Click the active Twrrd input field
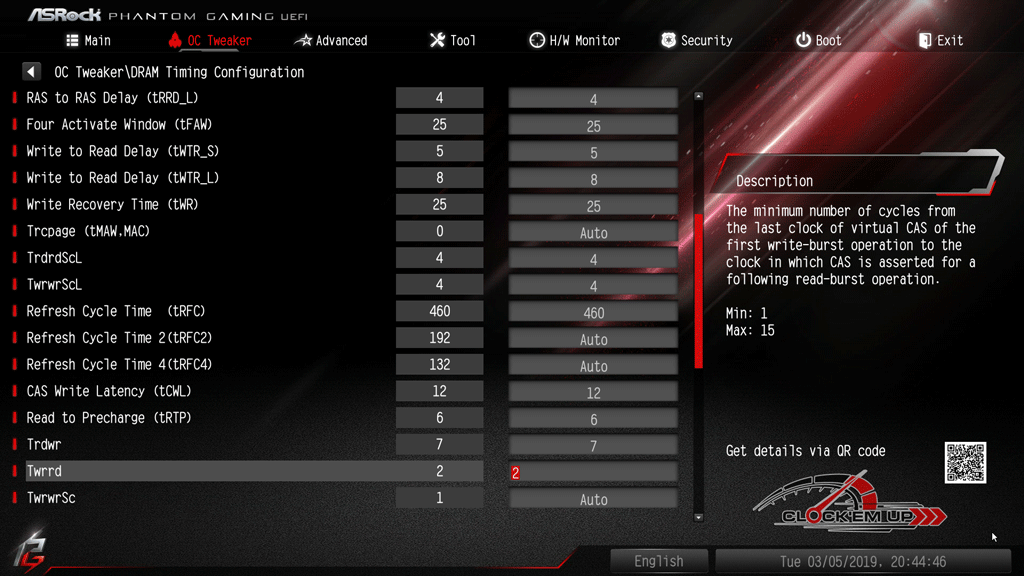This screenshot has height=576, width=1024. pyautogui.click(x=593, y=472)
